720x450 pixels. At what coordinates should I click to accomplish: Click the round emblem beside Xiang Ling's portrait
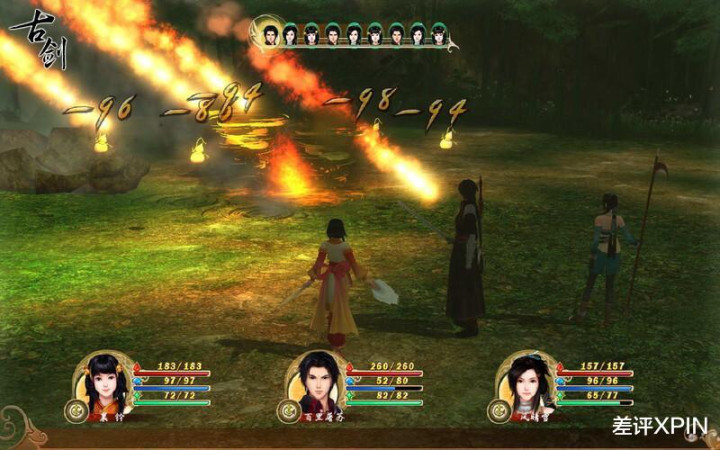pos(74,409)
